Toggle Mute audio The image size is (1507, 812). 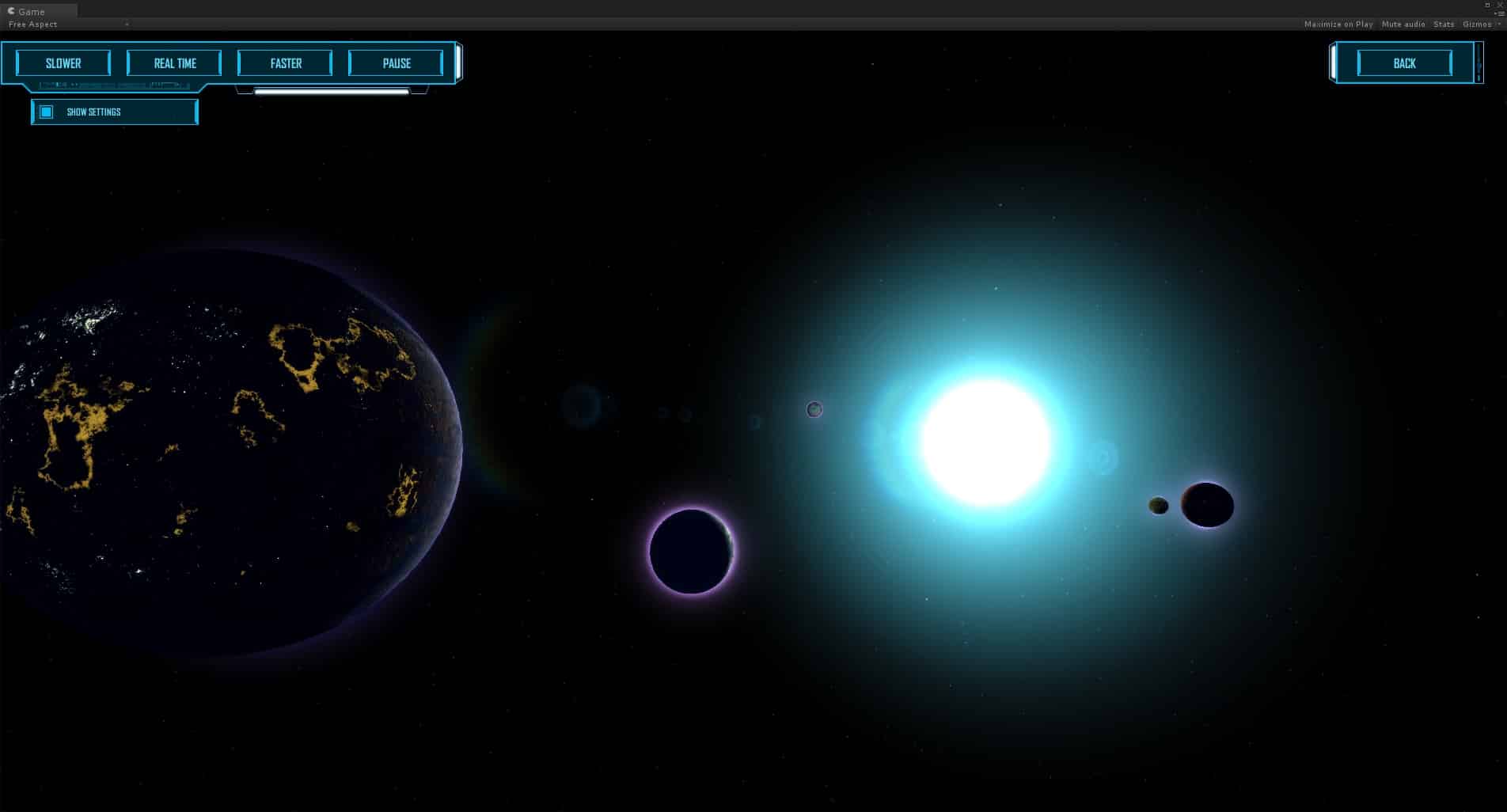[x=1402, y=24]
